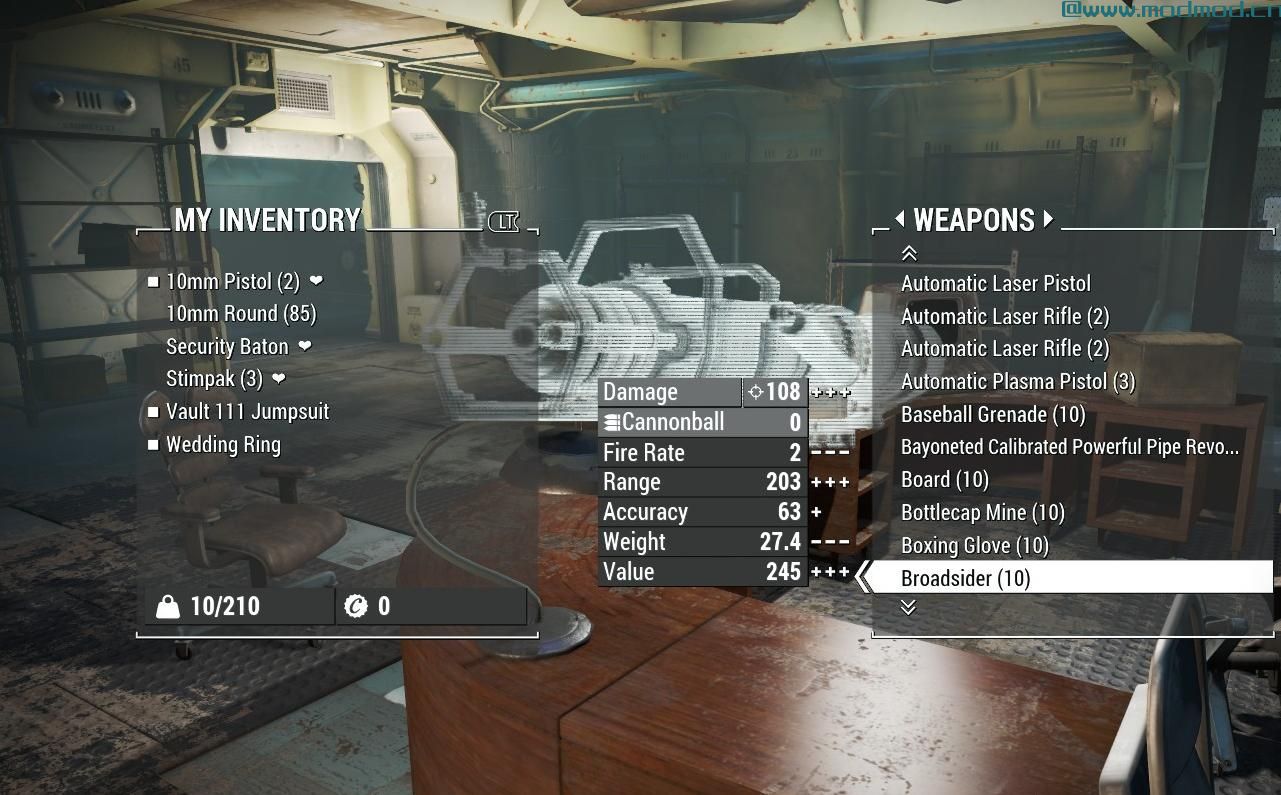
Task: Switch to the WEAPONS category header
Action: coord(975,220)
